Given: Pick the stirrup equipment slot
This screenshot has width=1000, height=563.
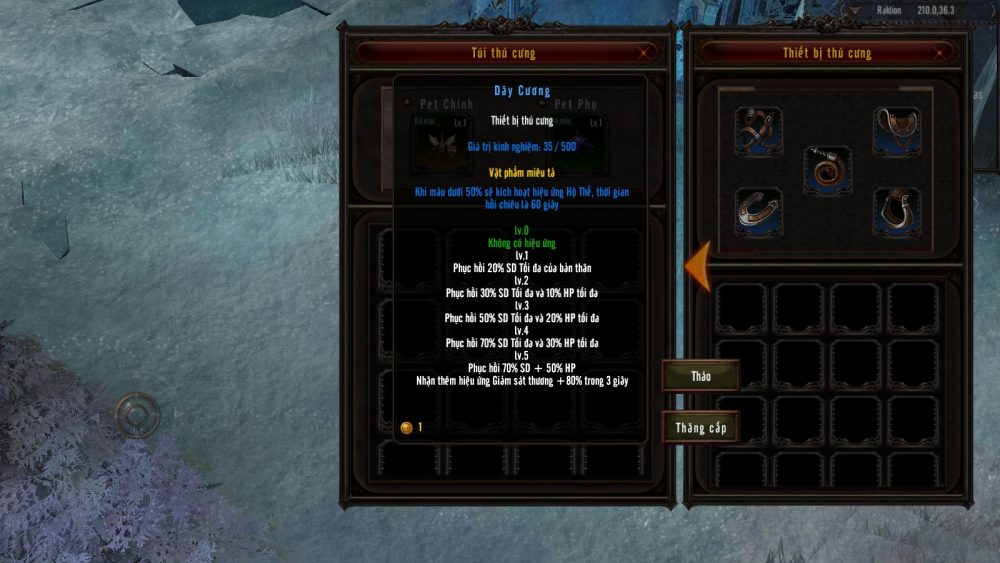Looking at the screenshot, I should (897, 210).
